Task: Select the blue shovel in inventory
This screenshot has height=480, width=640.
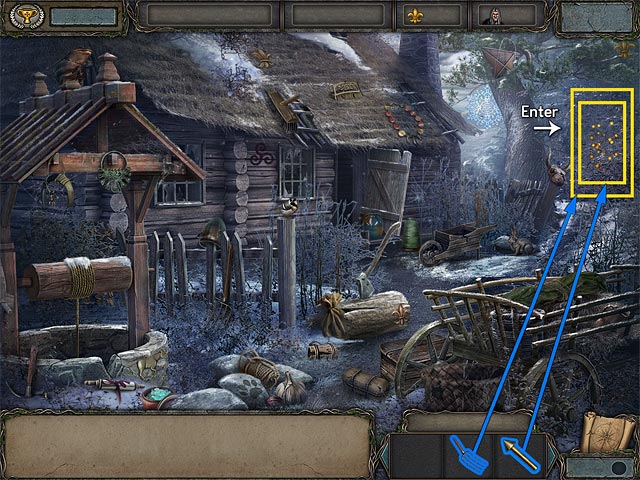Action: (468, 454)
